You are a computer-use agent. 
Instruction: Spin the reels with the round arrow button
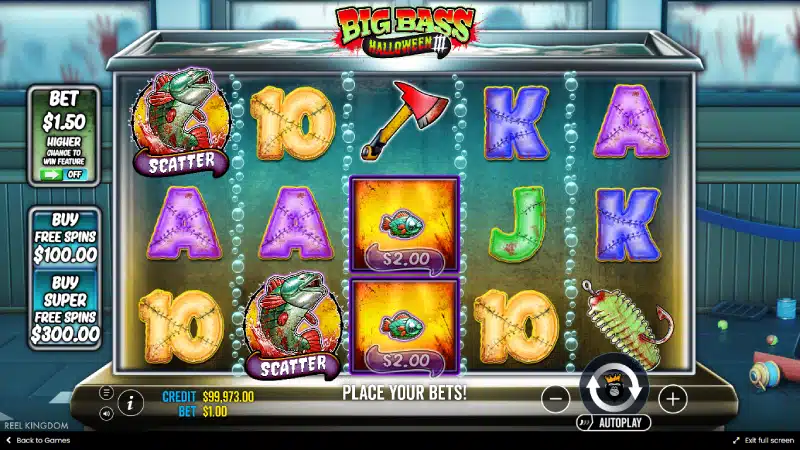614,392
